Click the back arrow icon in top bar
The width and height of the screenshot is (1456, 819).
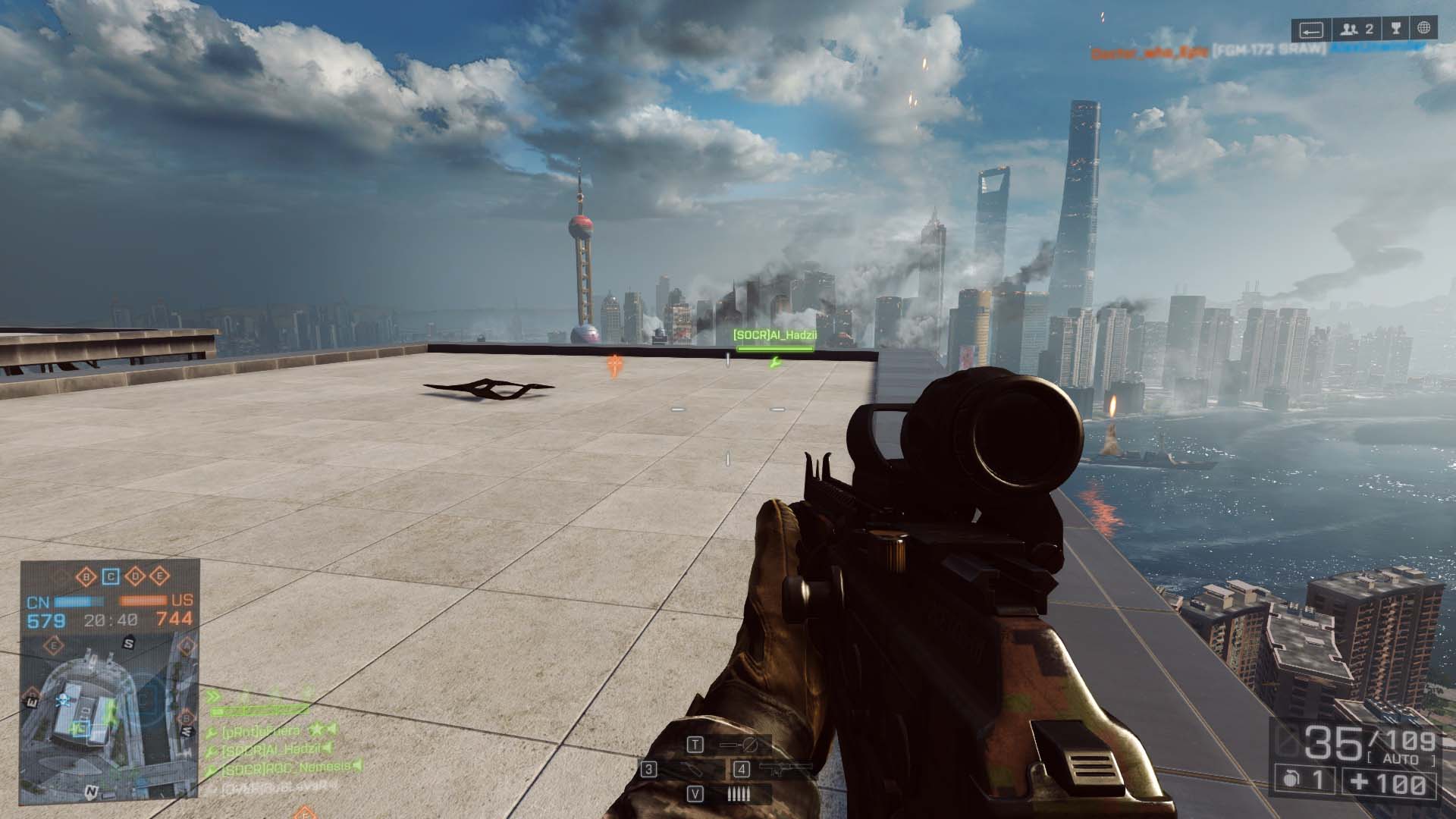[x=1311, y=30]
